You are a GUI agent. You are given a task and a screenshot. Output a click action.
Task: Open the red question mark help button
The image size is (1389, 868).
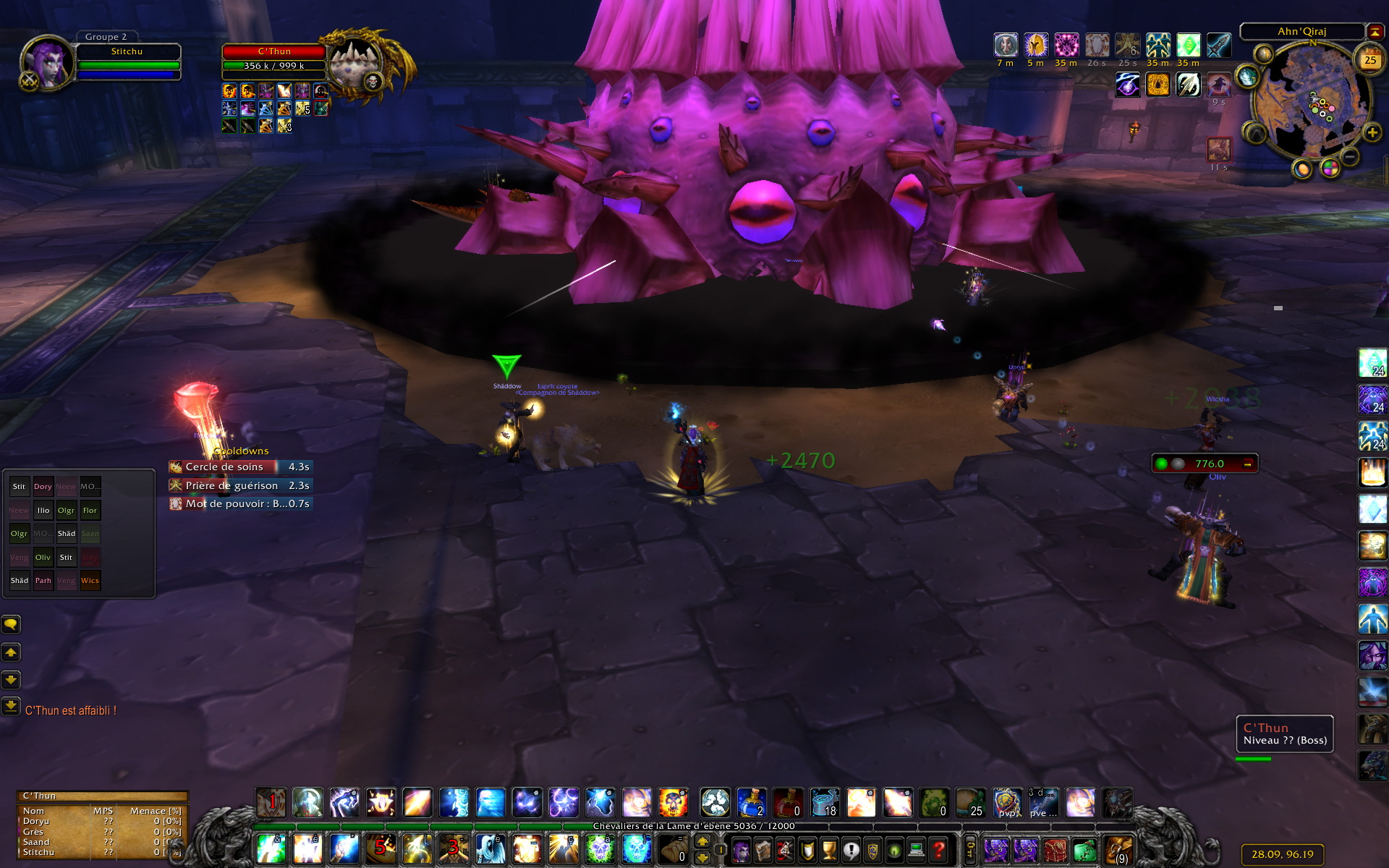click(x=938, y=849)
